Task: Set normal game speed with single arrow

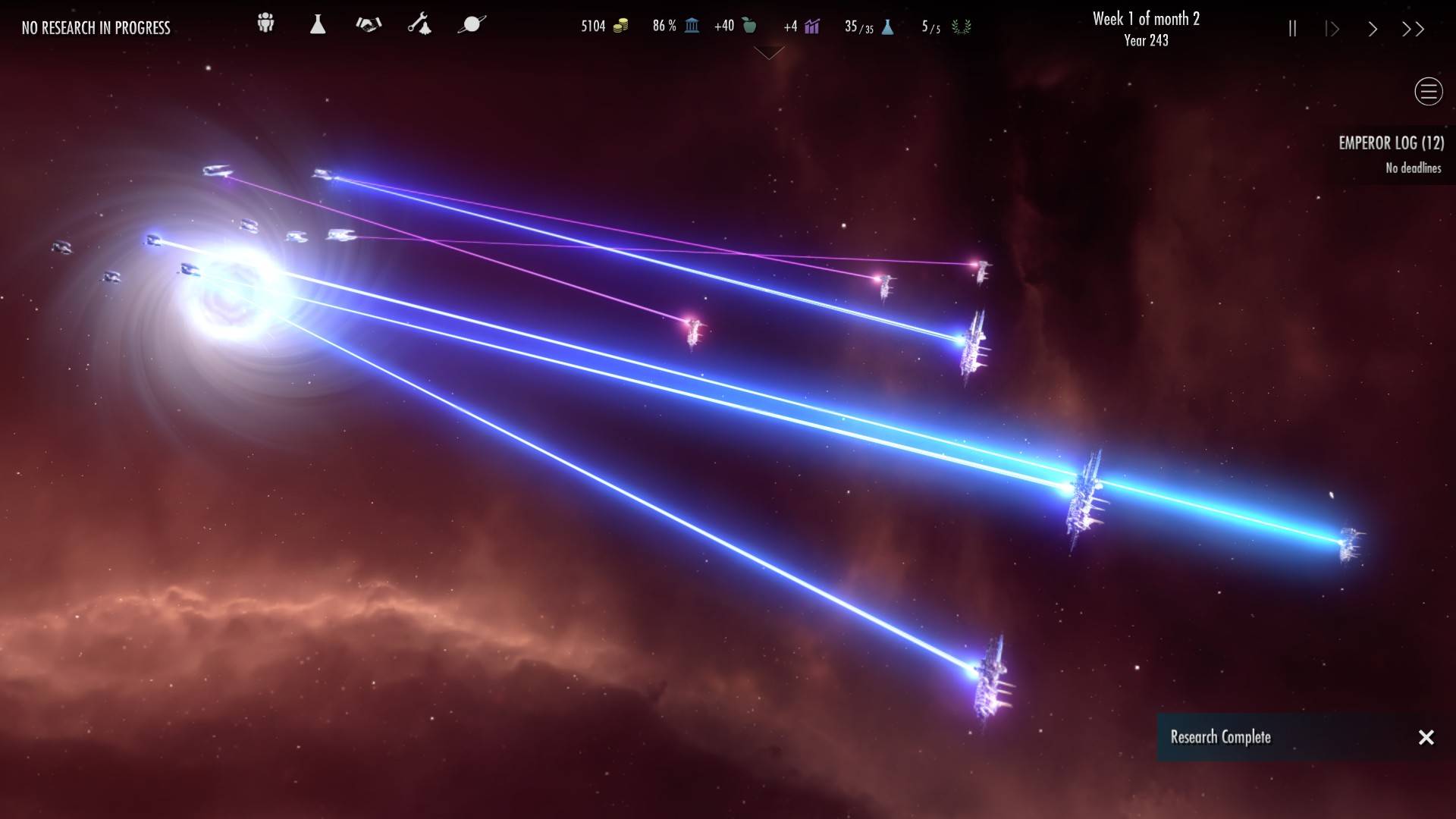Action: [x=1373, y=29]
